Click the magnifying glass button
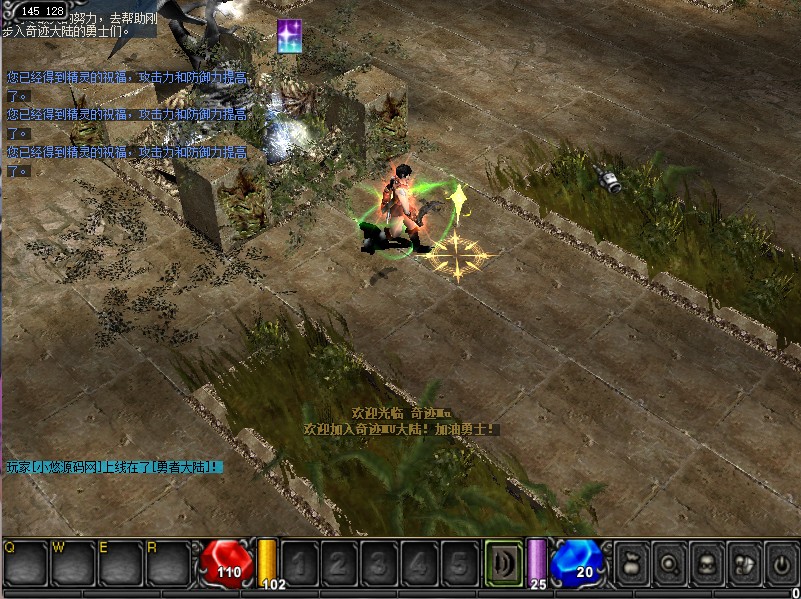This screenshot has height=599, width=801. coord(671,564)
